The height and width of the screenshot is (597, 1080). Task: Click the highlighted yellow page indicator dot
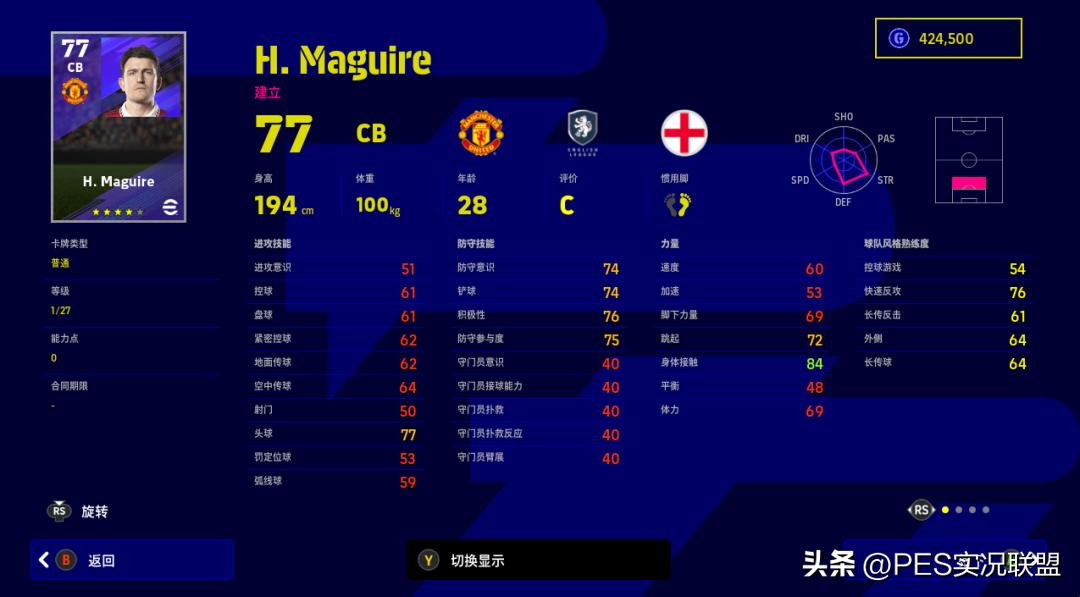click(945, 510)
